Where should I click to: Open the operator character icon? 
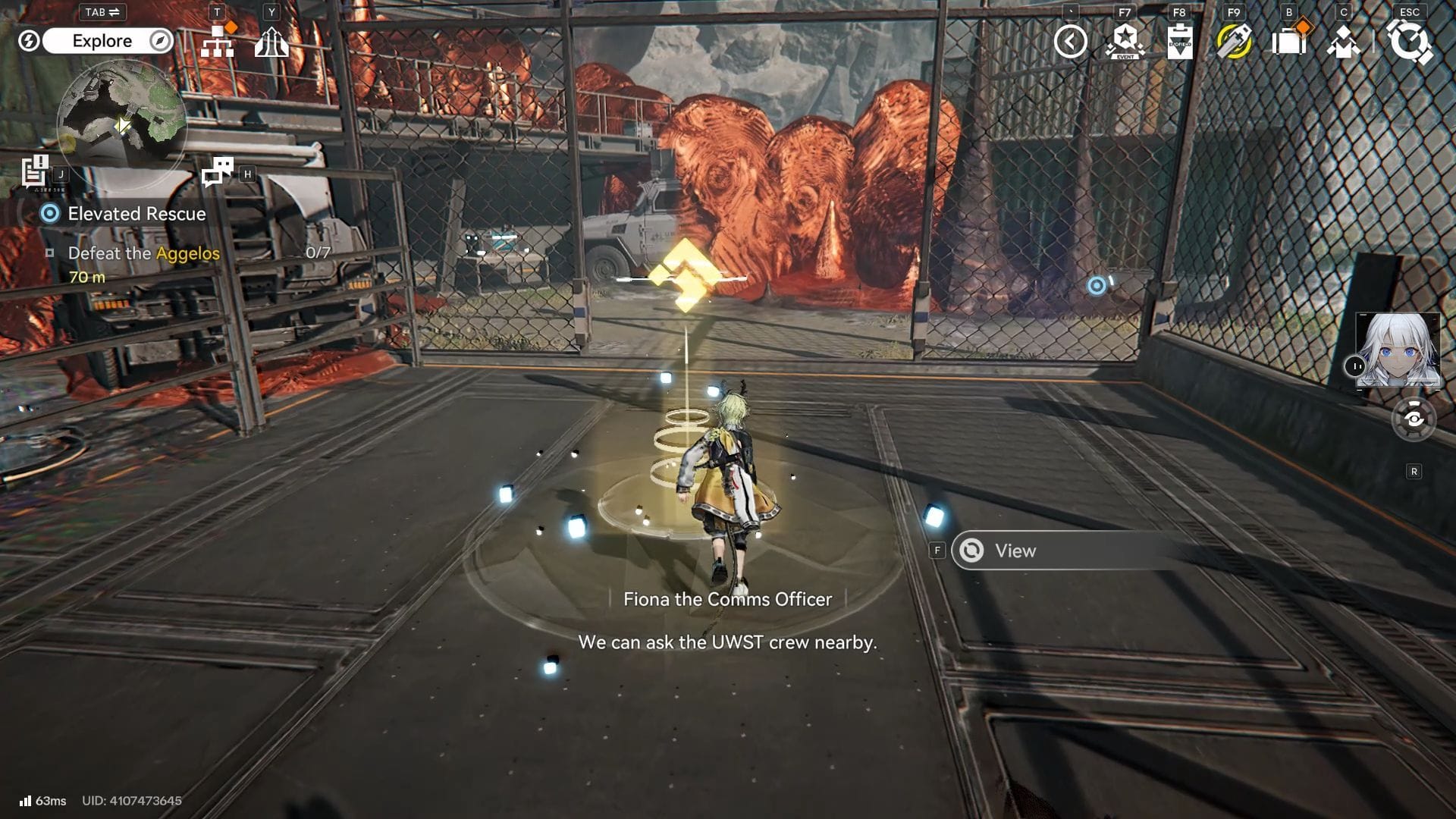click(1343, 42)
